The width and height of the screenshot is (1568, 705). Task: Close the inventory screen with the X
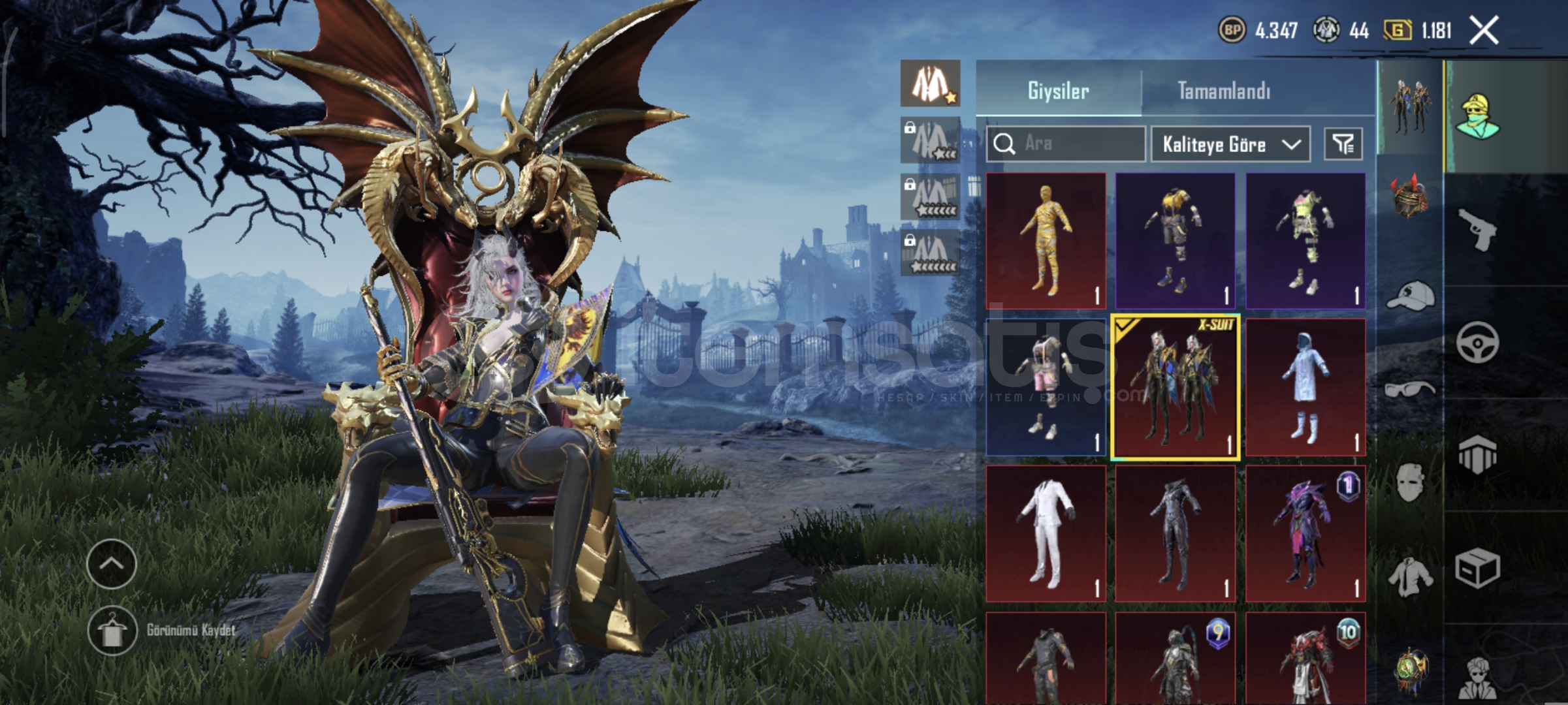point(1484,31)
